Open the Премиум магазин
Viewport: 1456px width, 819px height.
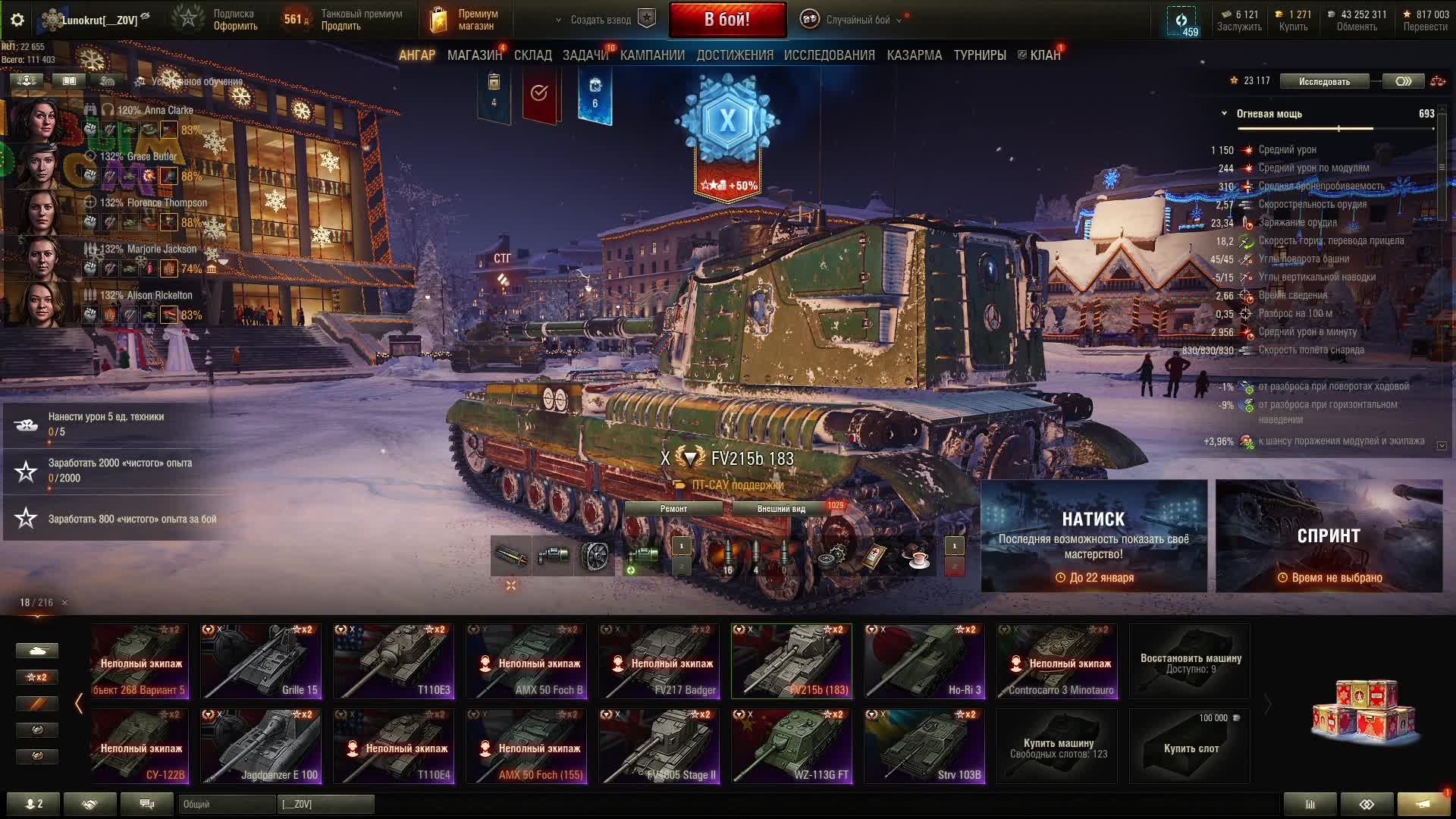pos(464,20)
